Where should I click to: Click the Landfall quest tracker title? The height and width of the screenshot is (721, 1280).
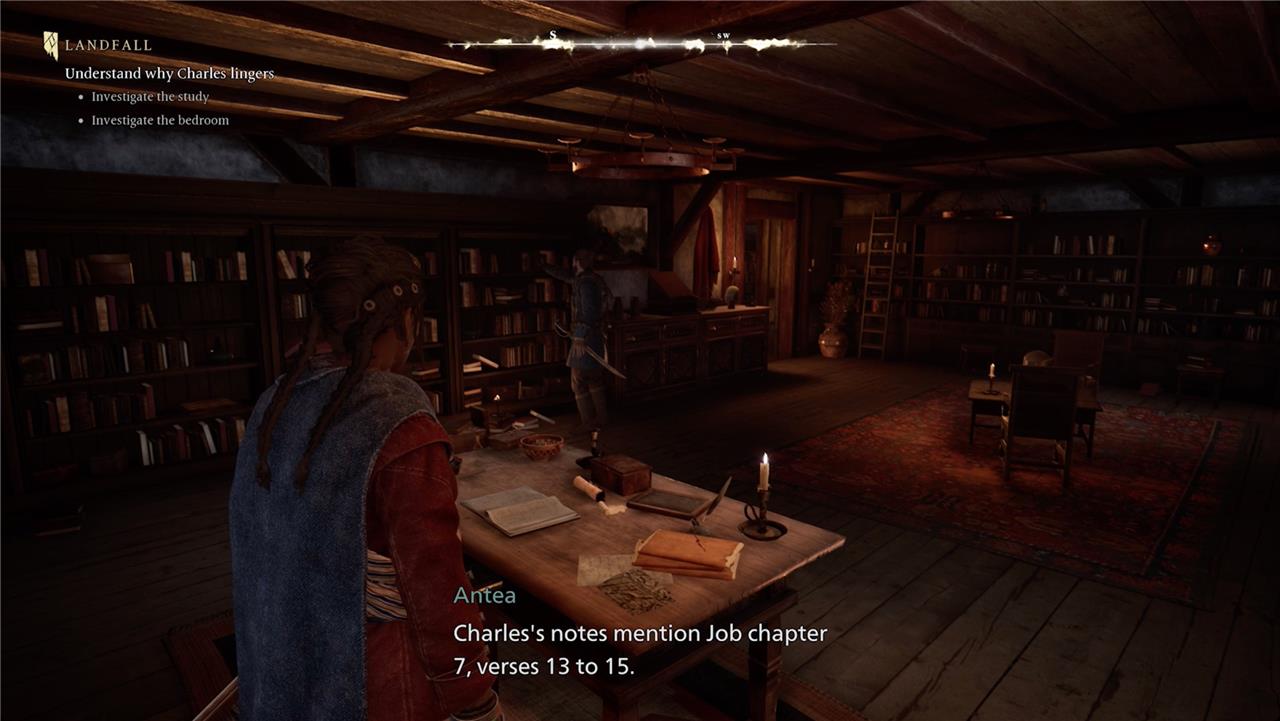click(x=108, y=45)
